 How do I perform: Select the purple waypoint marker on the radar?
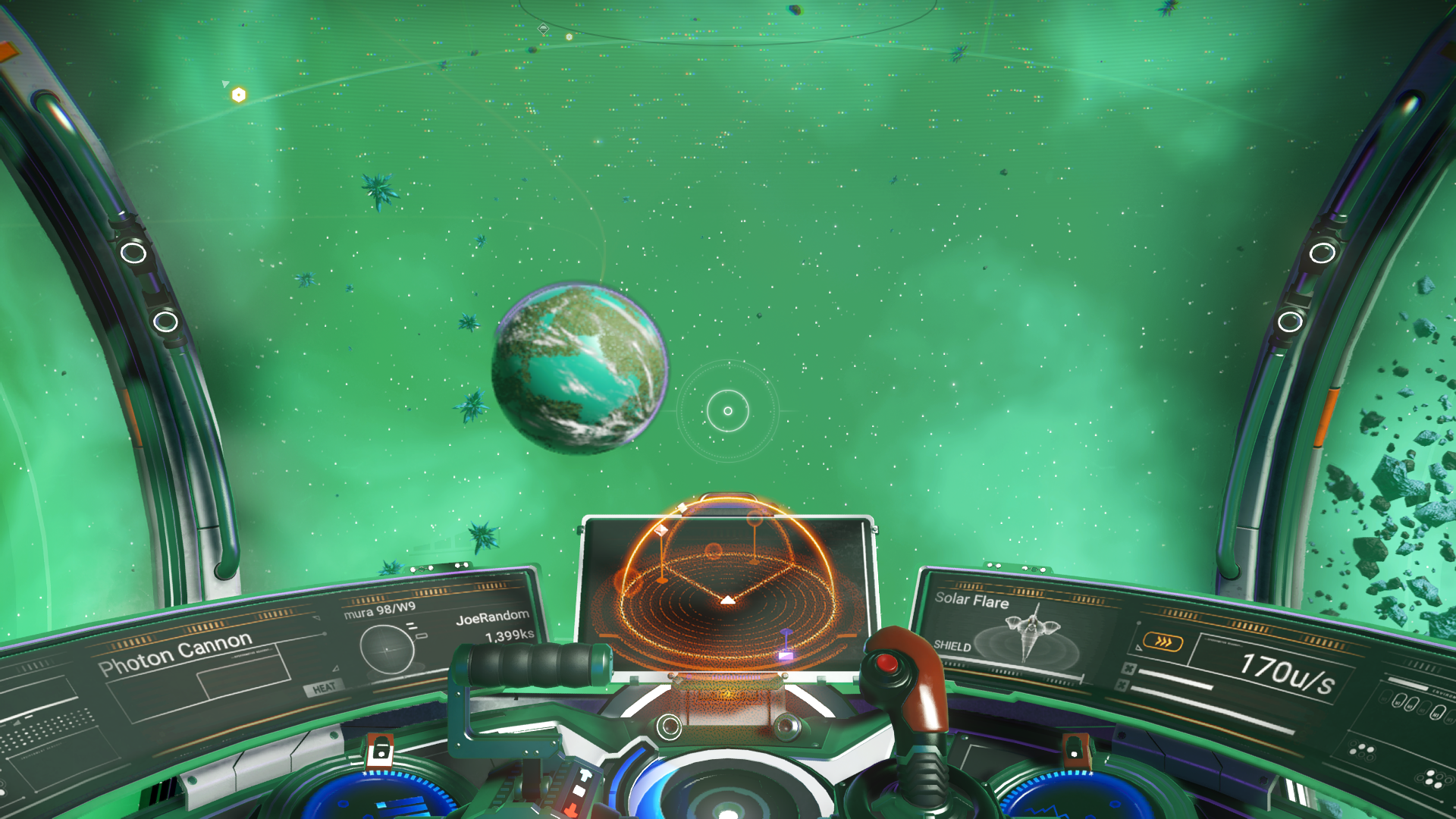[x=786, y=642]
